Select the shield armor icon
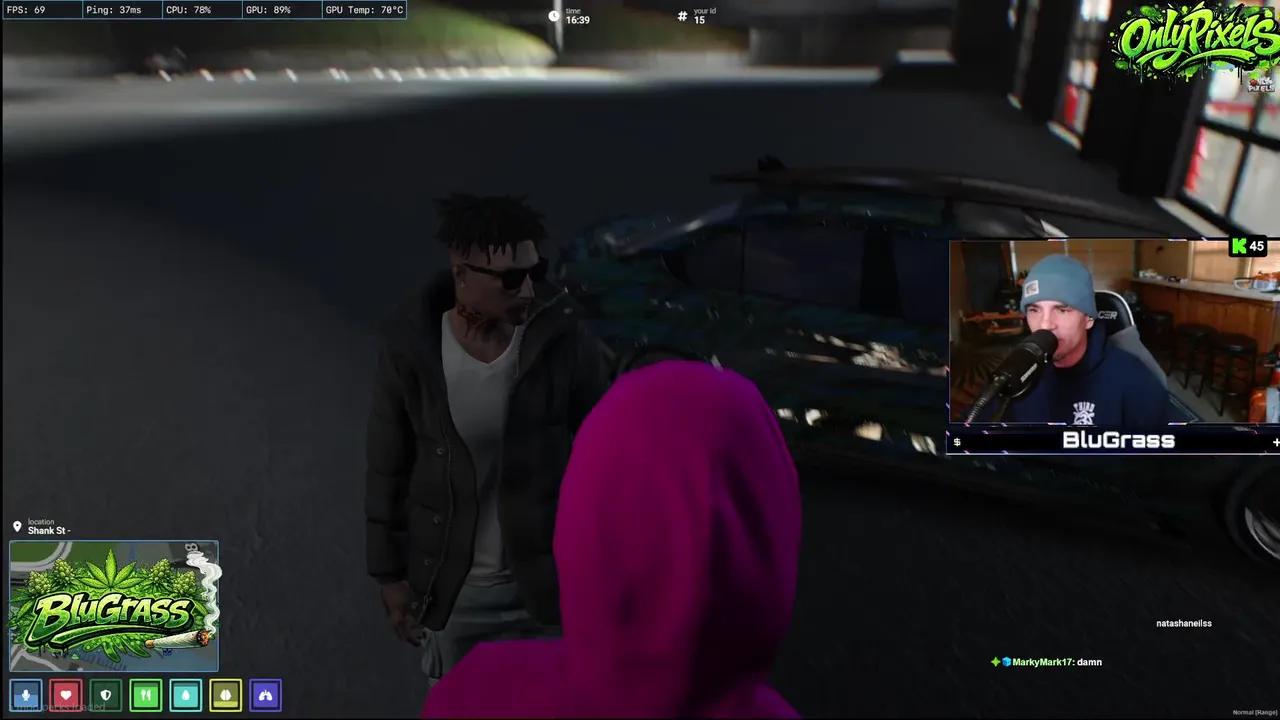 pos(106,695)
